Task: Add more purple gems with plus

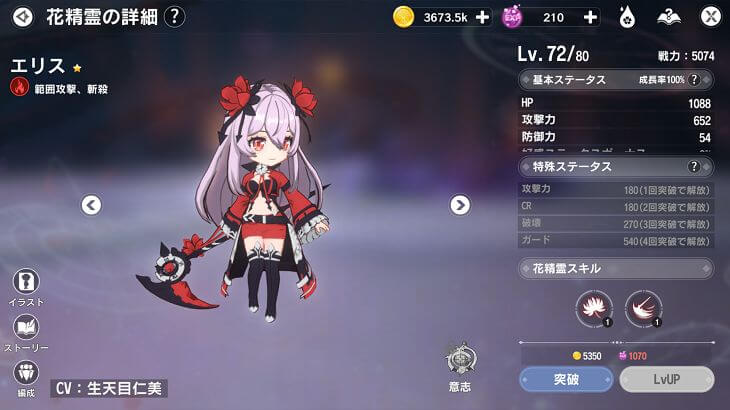Action: coord(589,17)
